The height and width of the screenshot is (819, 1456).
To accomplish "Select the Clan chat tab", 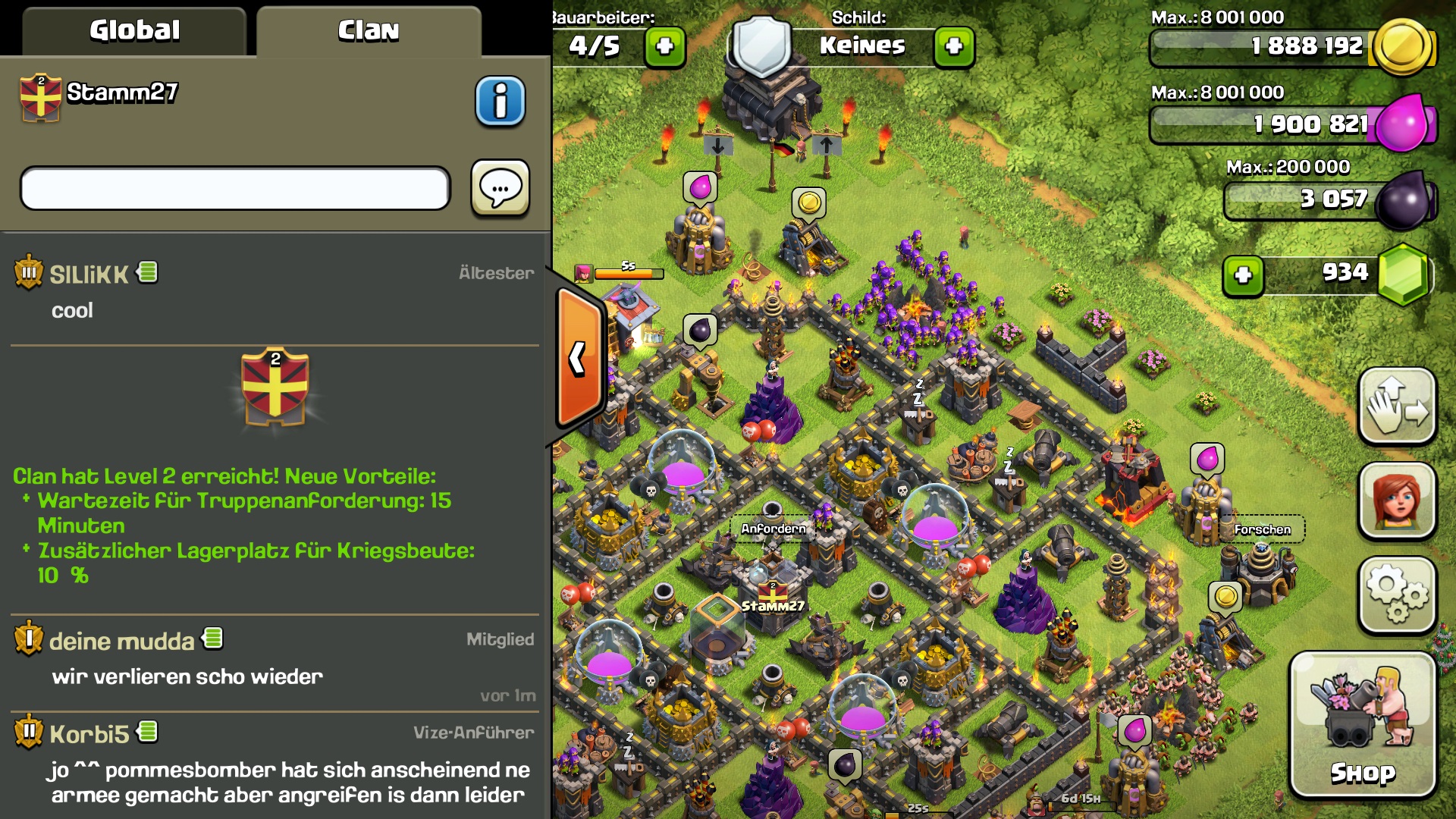I will click(x=369, y=31).
